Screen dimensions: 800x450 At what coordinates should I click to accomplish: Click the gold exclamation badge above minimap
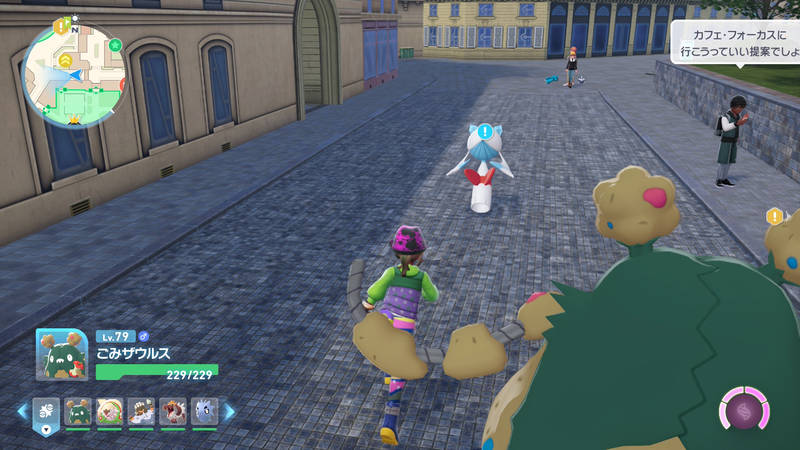point(59,27)
